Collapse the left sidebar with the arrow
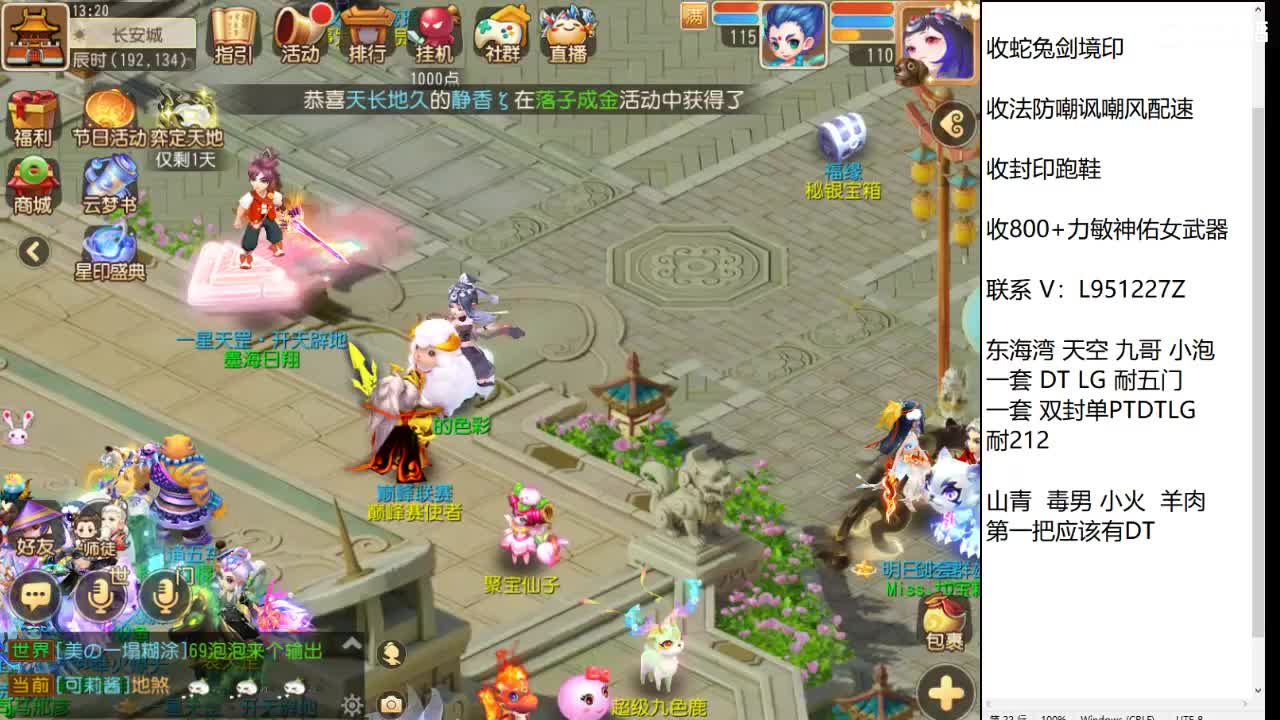This screenshot has width=1280, height=720. 33,253
